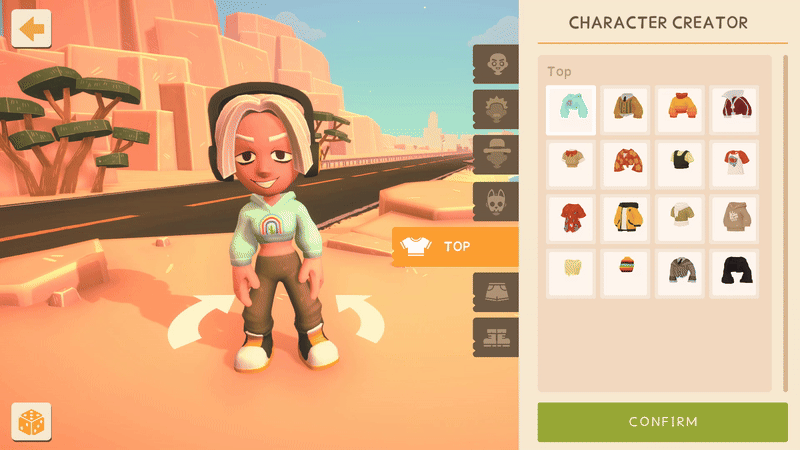
Task: Open the cat mask category tab
Action: (496, 201)
